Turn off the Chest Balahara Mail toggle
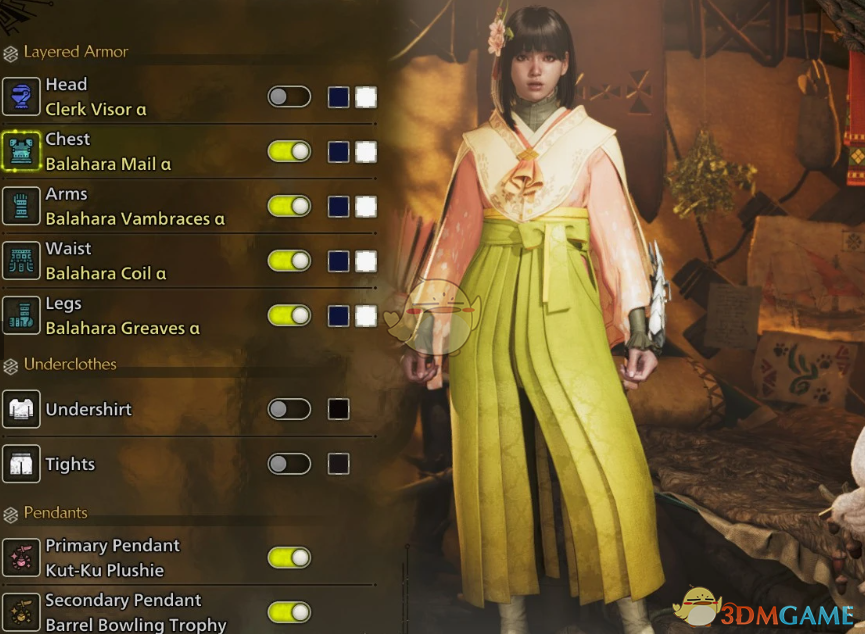This screenshot has height=634, width=865. 289,152
